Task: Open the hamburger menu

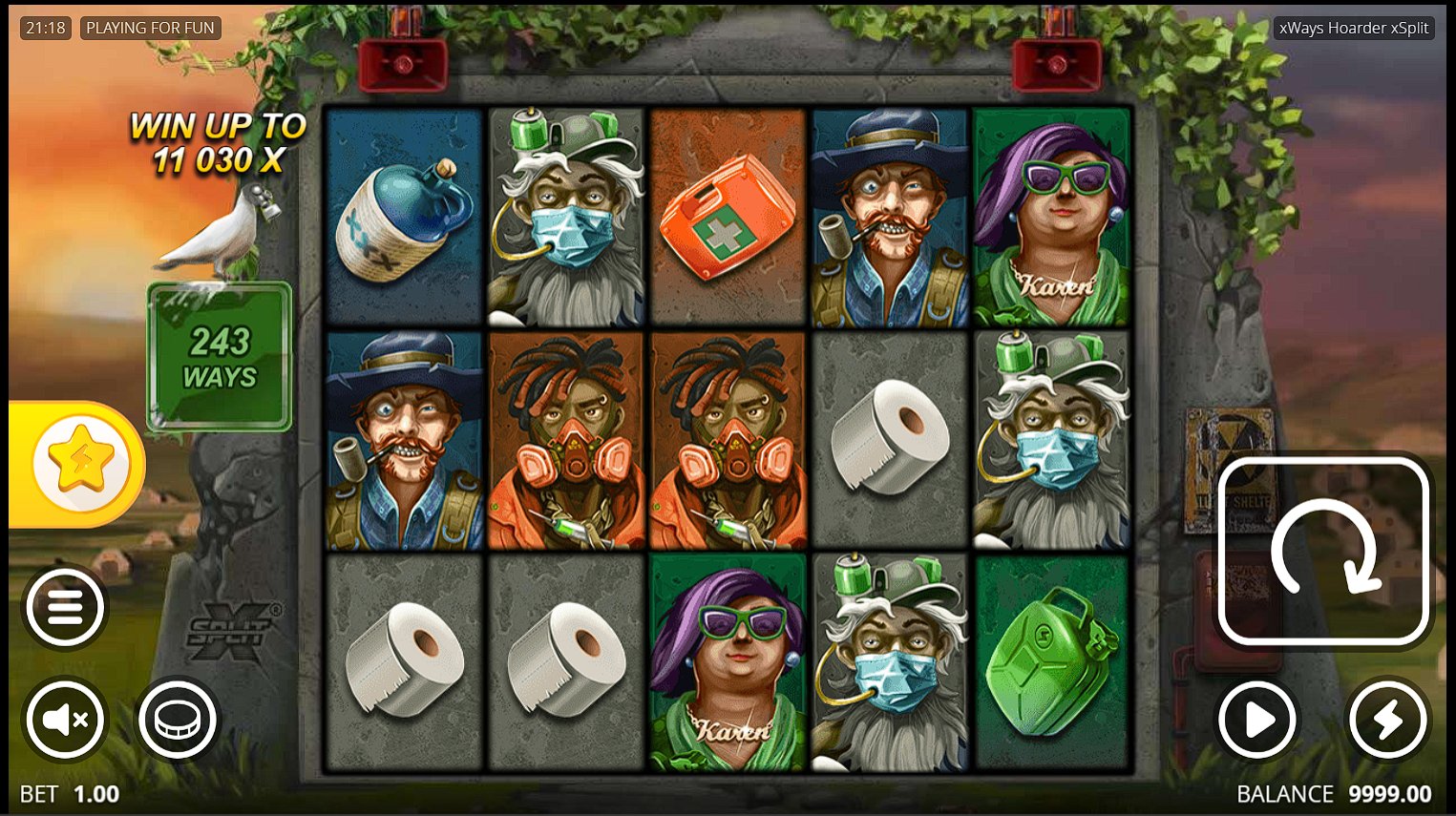Action: coord(65,607)
